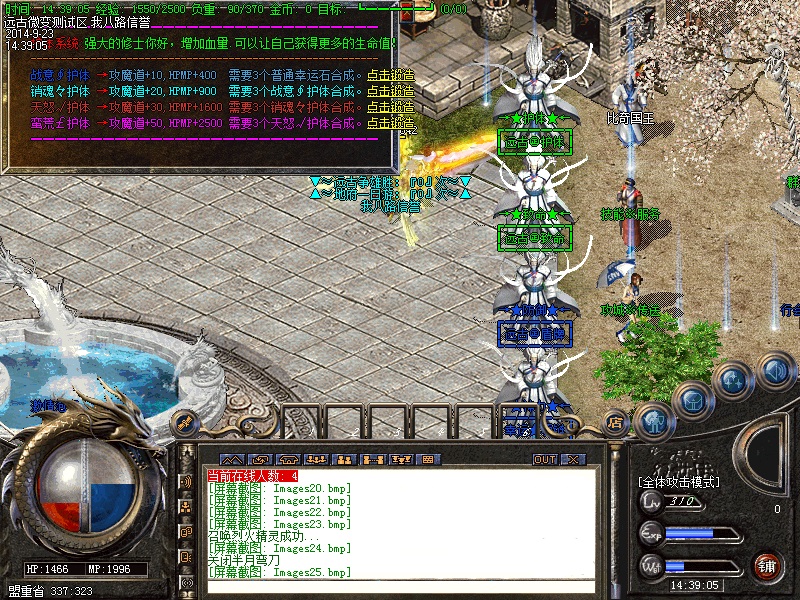Select the belt slot holding blue item
Screen dimensions: 800x600
(525, 420)
